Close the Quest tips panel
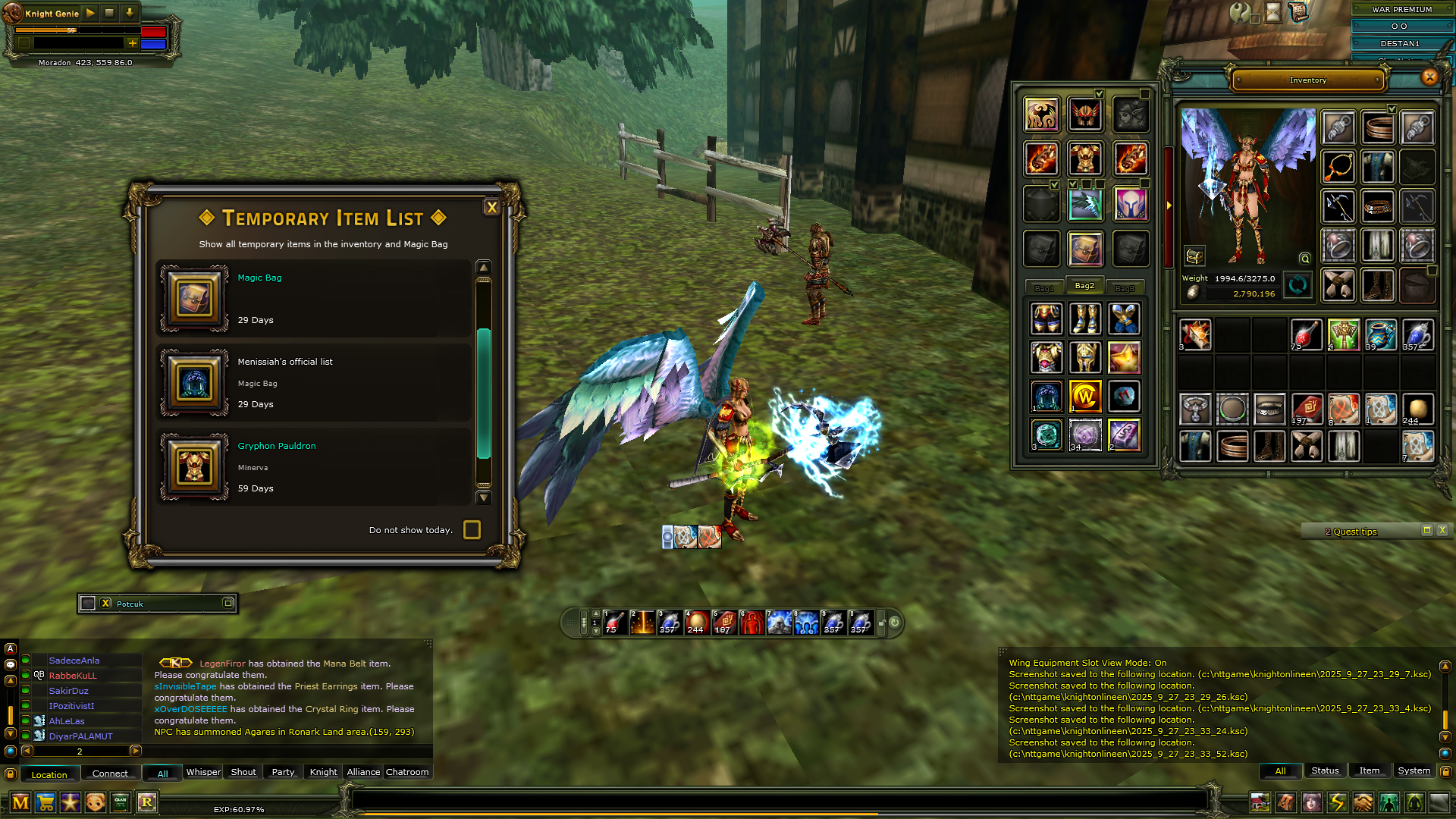 [x=1442, y=531]
